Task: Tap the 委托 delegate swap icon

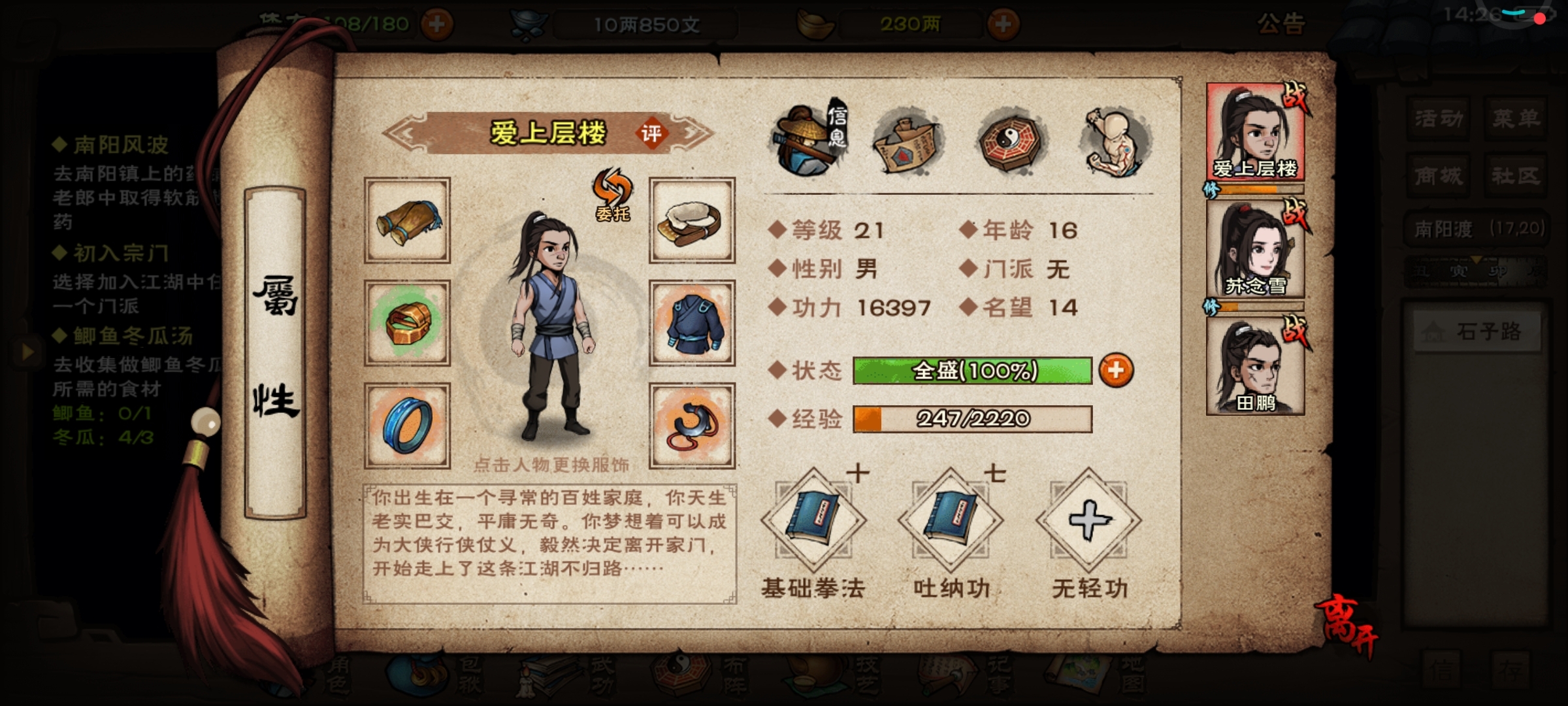Action: pos(612,194)
